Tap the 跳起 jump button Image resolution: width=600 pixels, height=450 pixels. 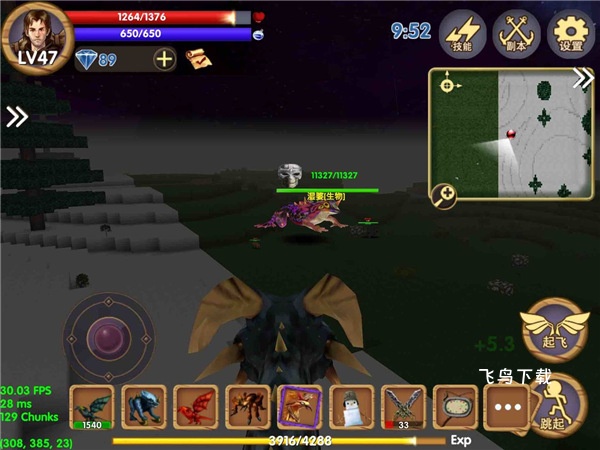tap(556, 403)
